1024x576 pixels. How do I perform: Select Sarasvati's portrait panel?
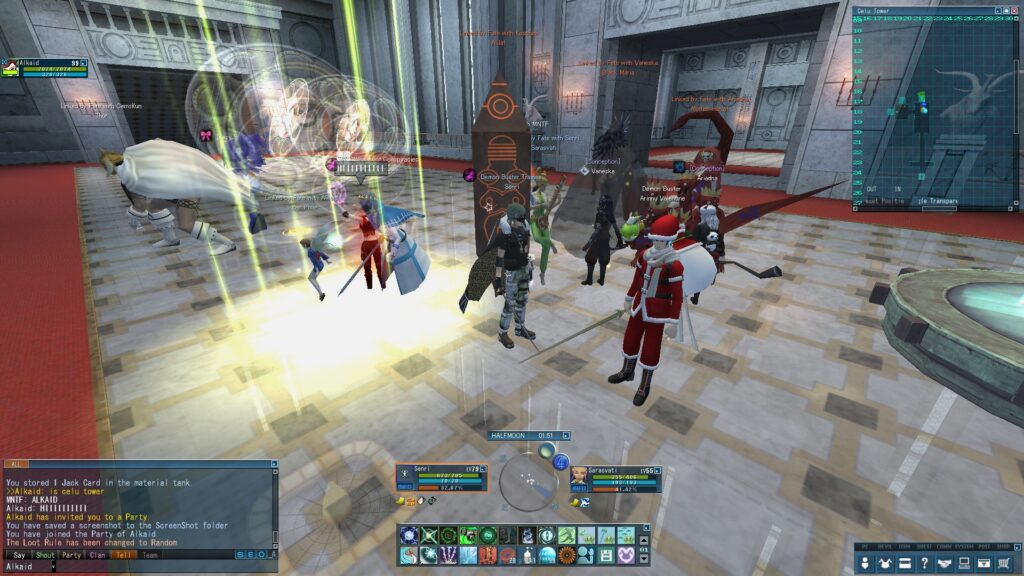click(580, 478)
